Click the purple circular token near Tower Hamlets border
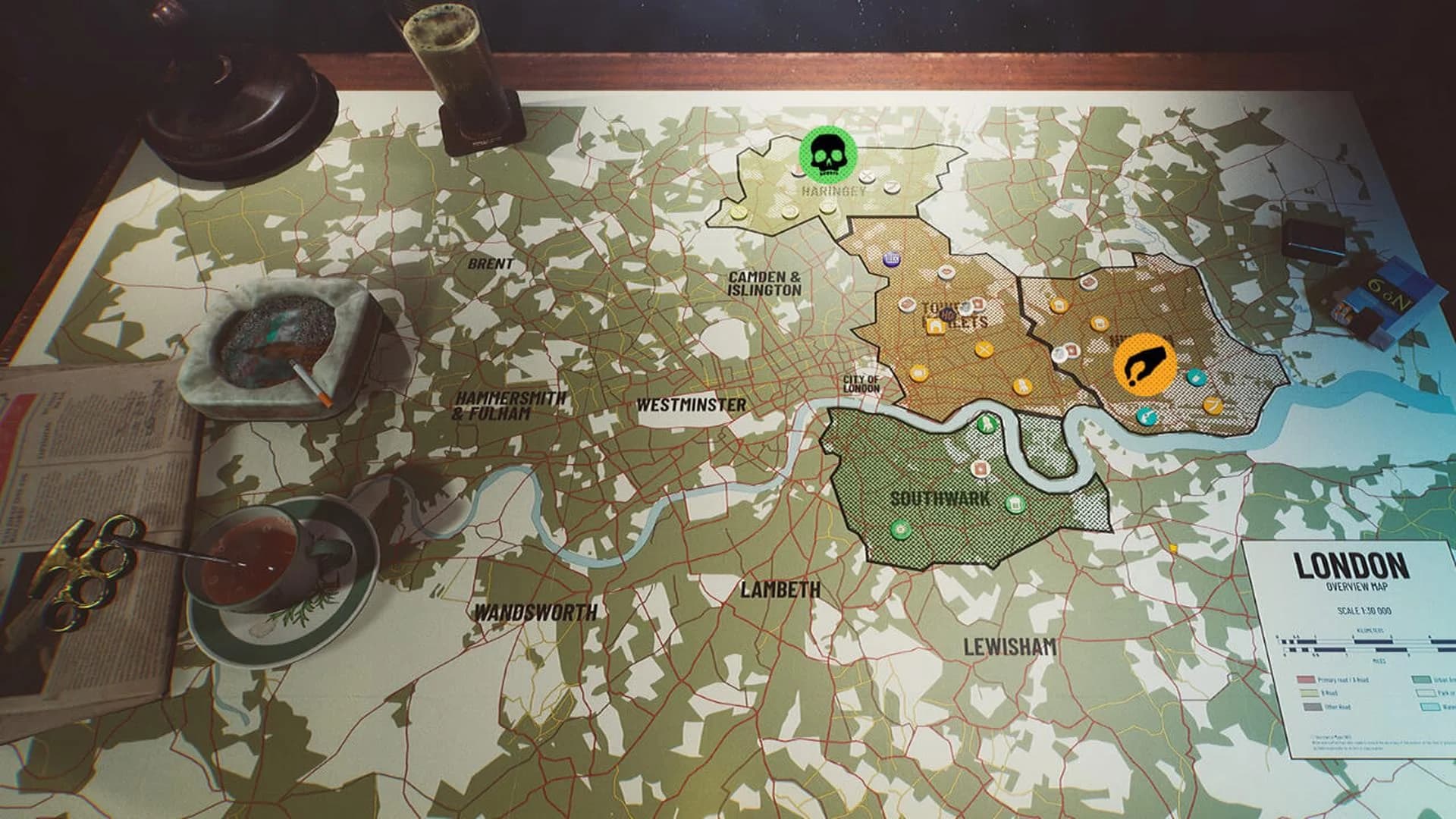The width and height of the screenshot is (1456, 819). click(x=891, y=259)
